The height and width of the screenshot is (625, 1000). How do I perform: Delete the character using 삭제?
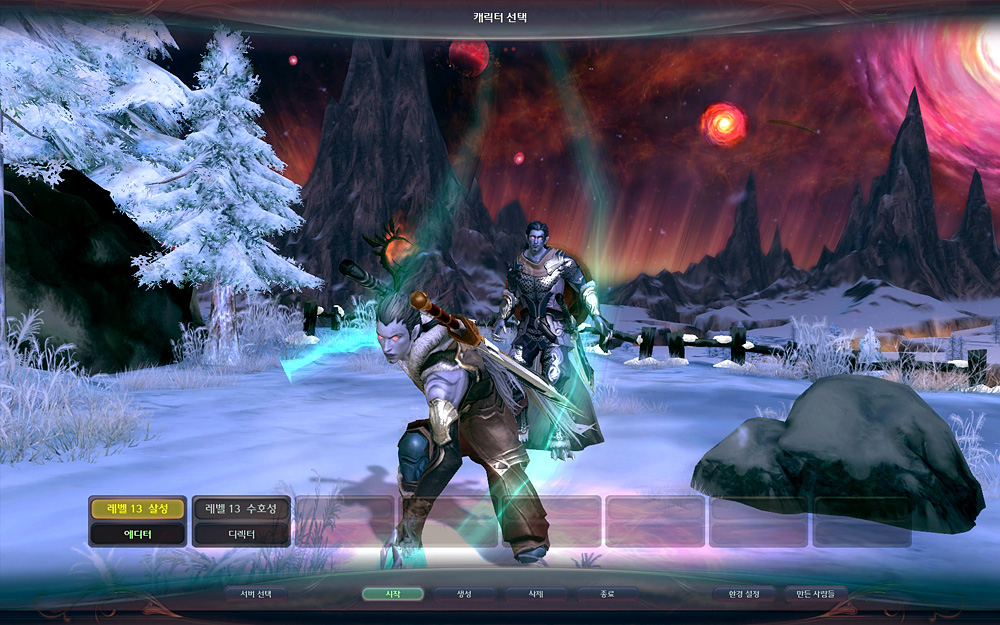click(536, 594)
